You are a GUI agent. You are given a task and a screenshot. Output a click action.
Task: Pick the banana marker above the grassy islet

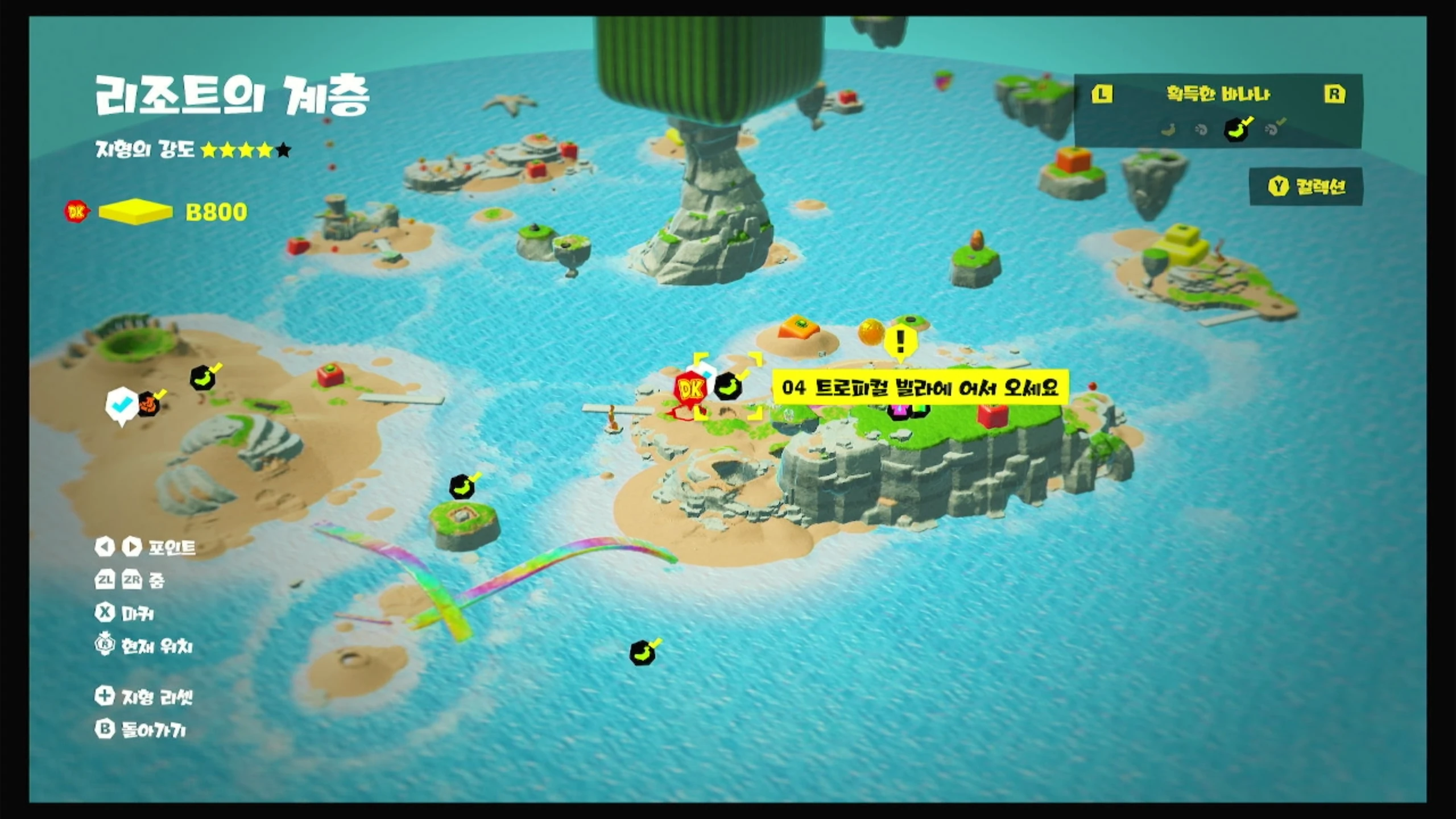[x=462, y=487]
